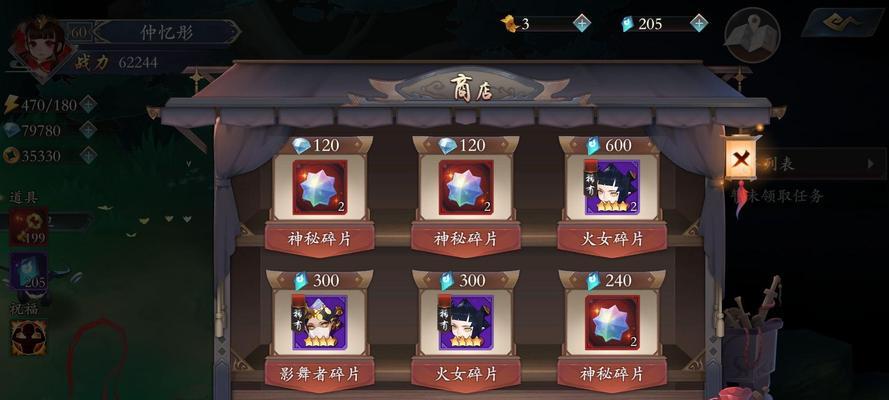
Task: Open the 祝福 blessing icon
Action: click(27, 337)
